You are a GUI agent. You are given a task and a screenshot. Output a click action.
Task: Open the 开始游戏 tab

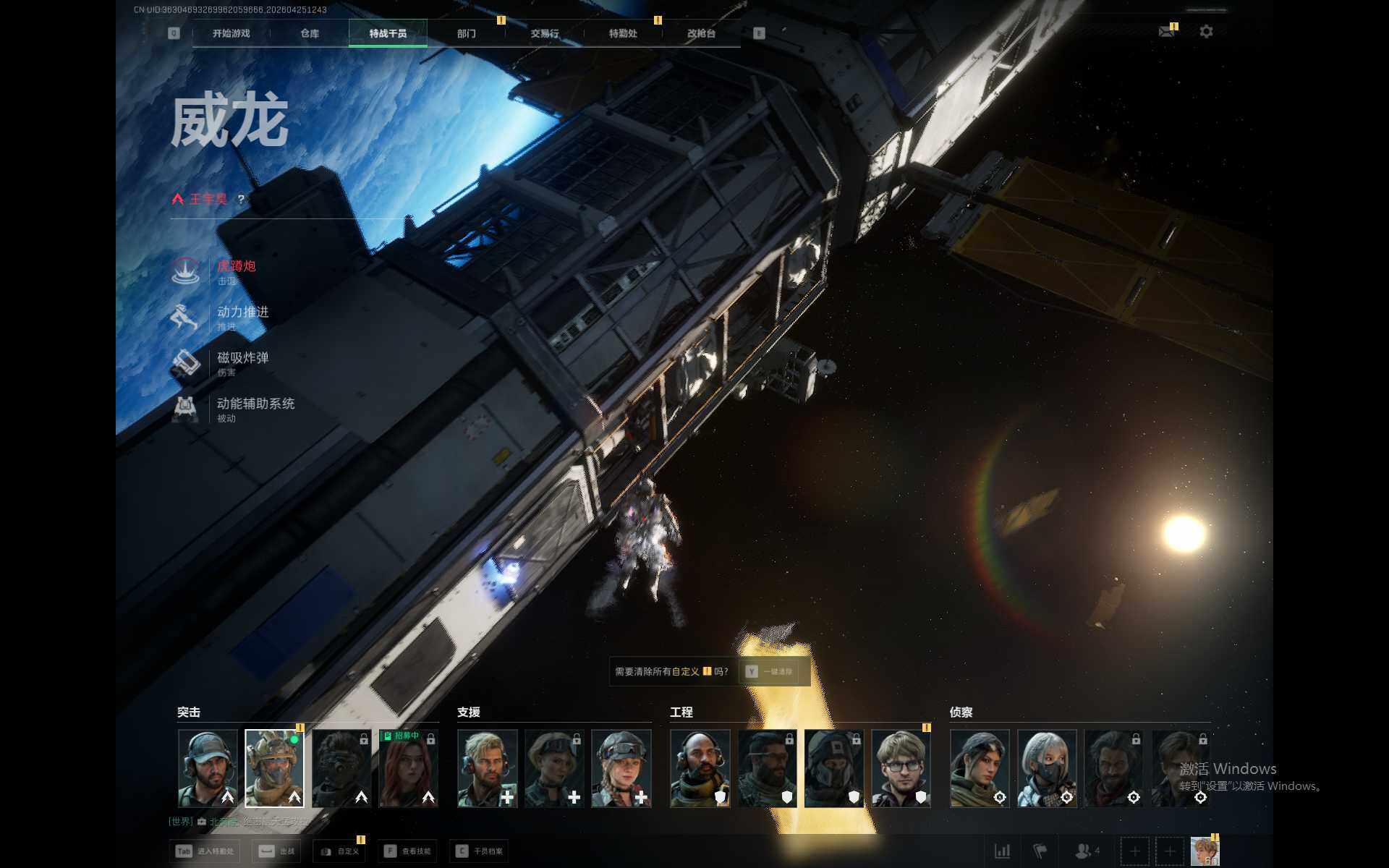(231, 33)
